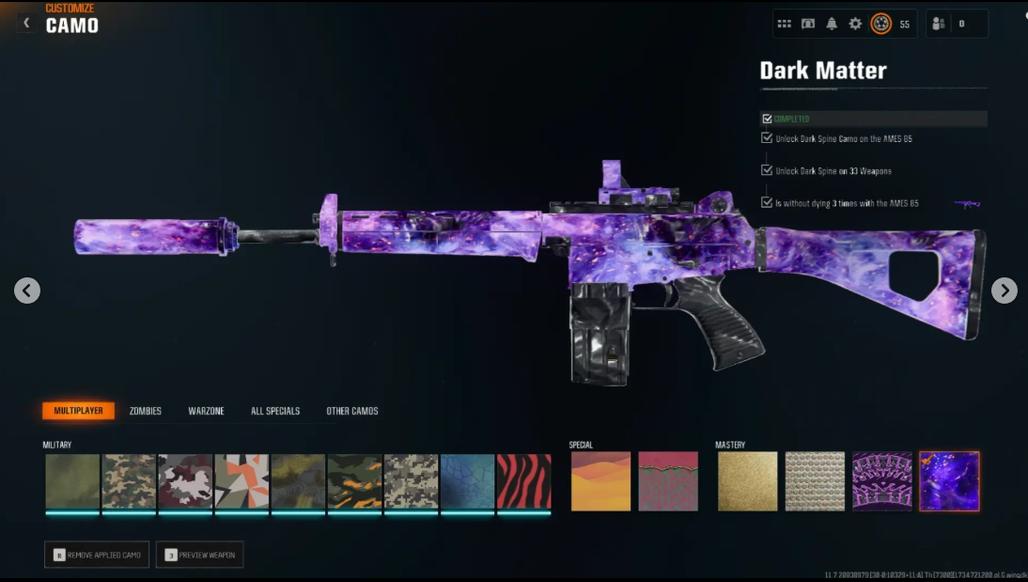Screen dimensions: 1028x582
Task: Switch to the Zombies camo tab
Action: click(145, 411)
